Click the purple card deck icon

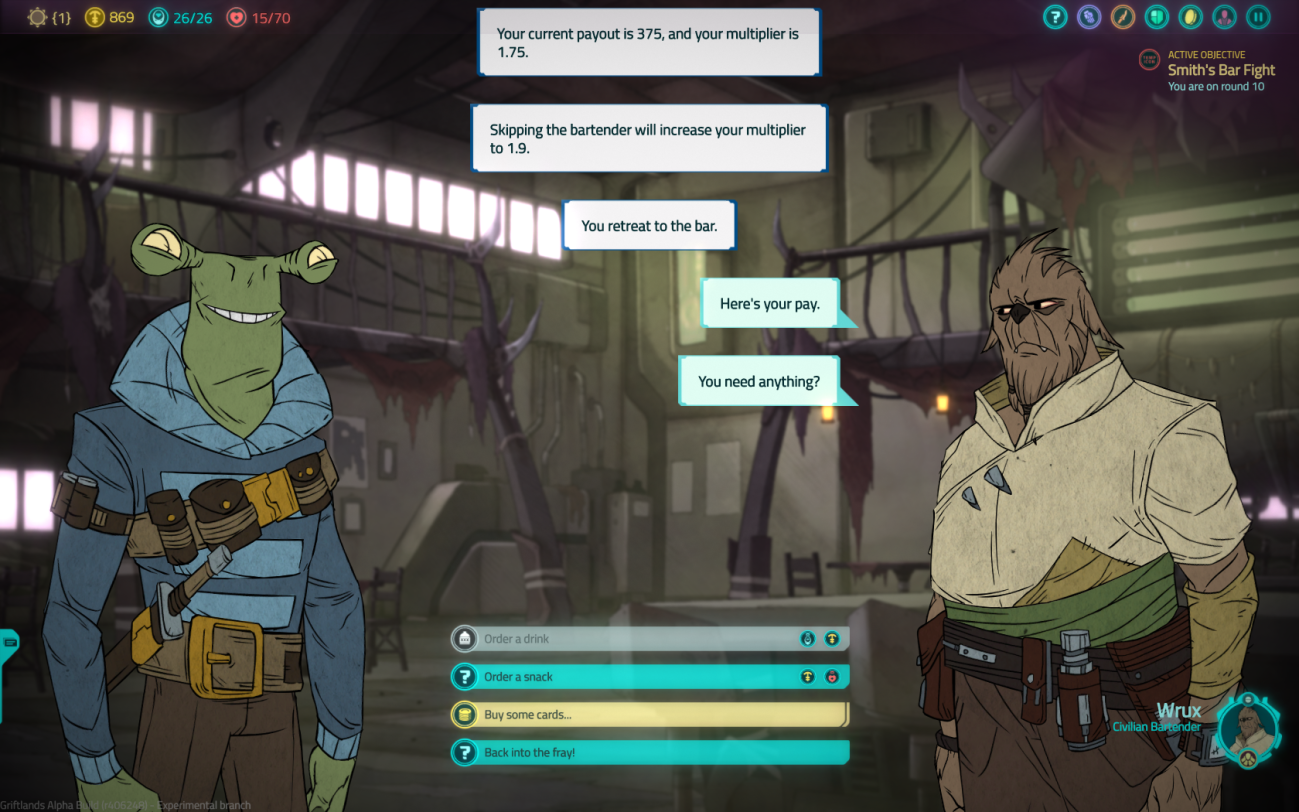coord(1089,17)
